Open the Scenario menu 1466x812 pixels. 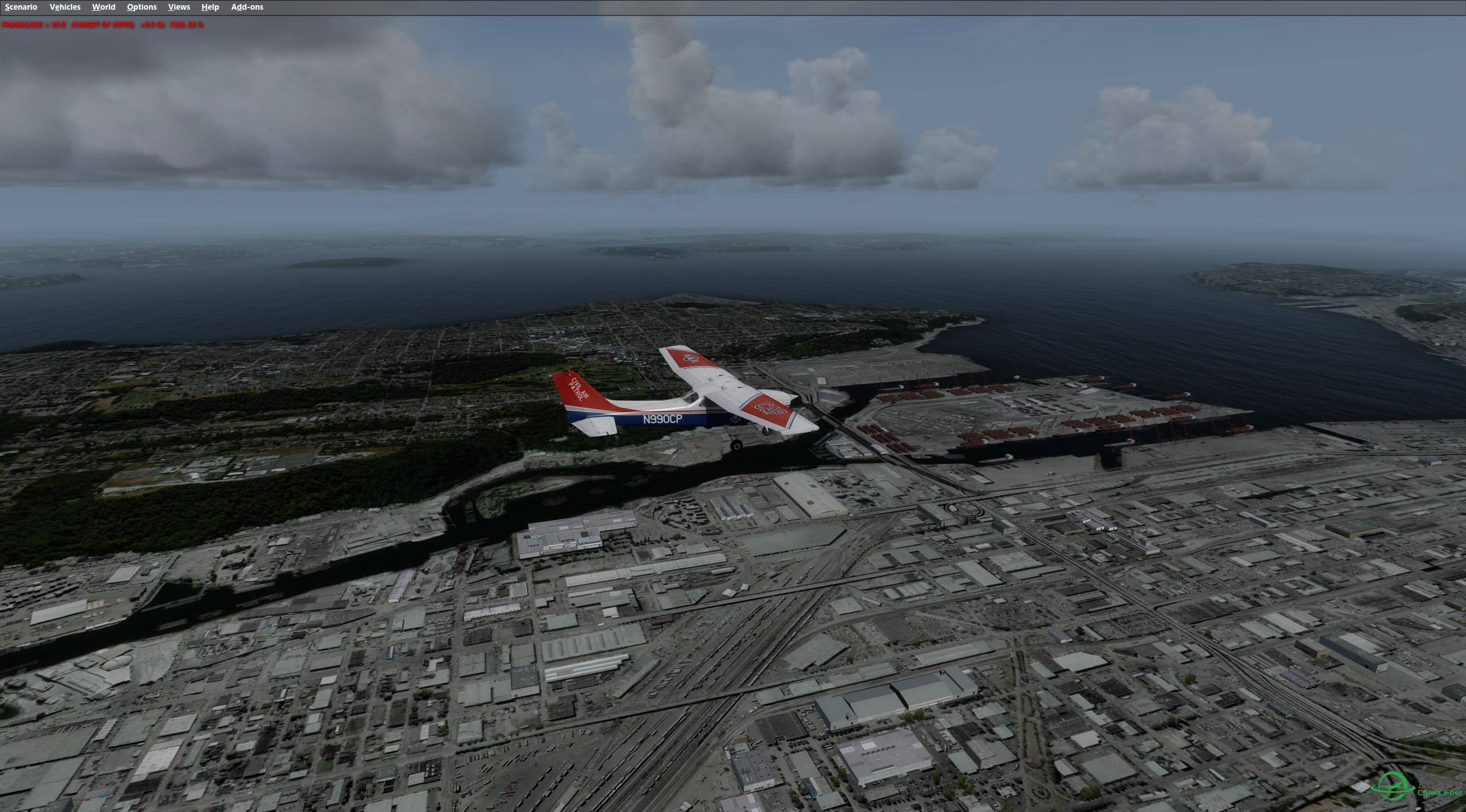(21, 7)
